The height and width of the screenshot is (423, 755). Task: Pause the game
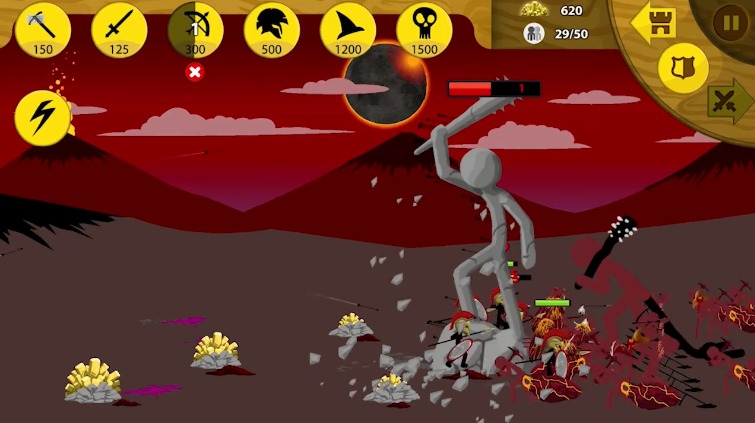click(x=729, y=22)
